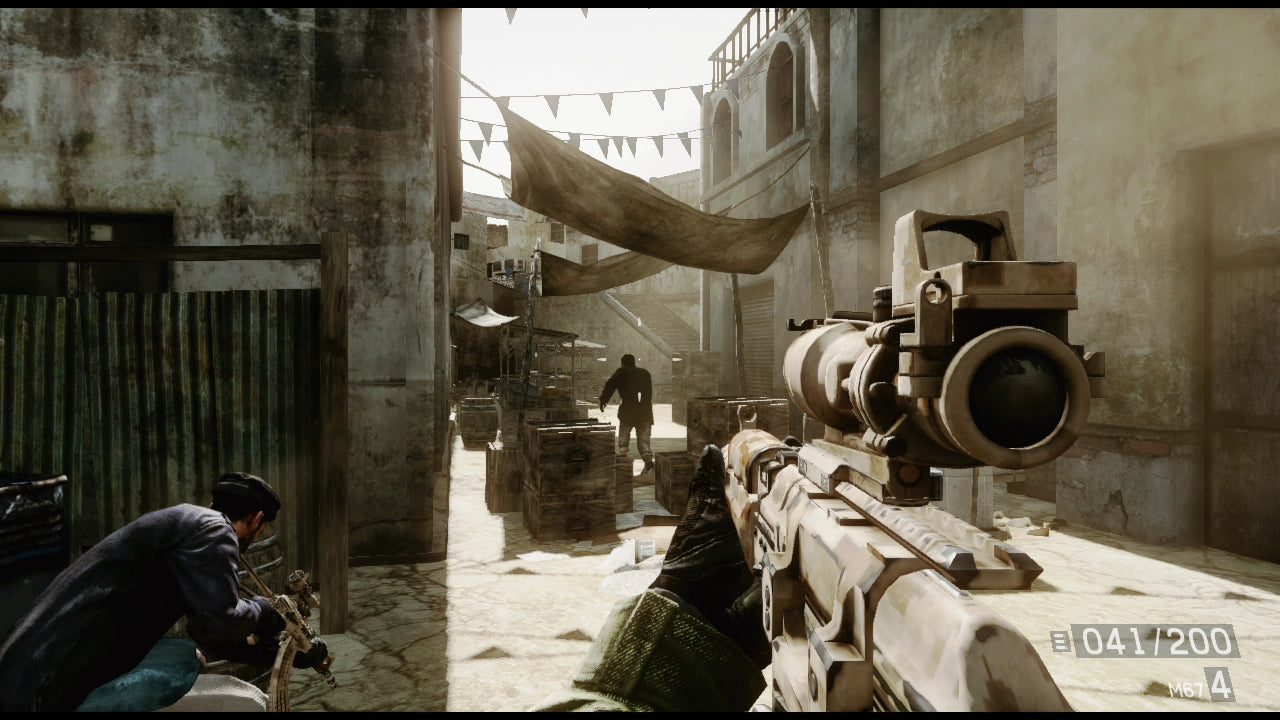Click the rifle's scope lens
This screenshot has width=1280, height=720.
click(x=1013, y=390)
